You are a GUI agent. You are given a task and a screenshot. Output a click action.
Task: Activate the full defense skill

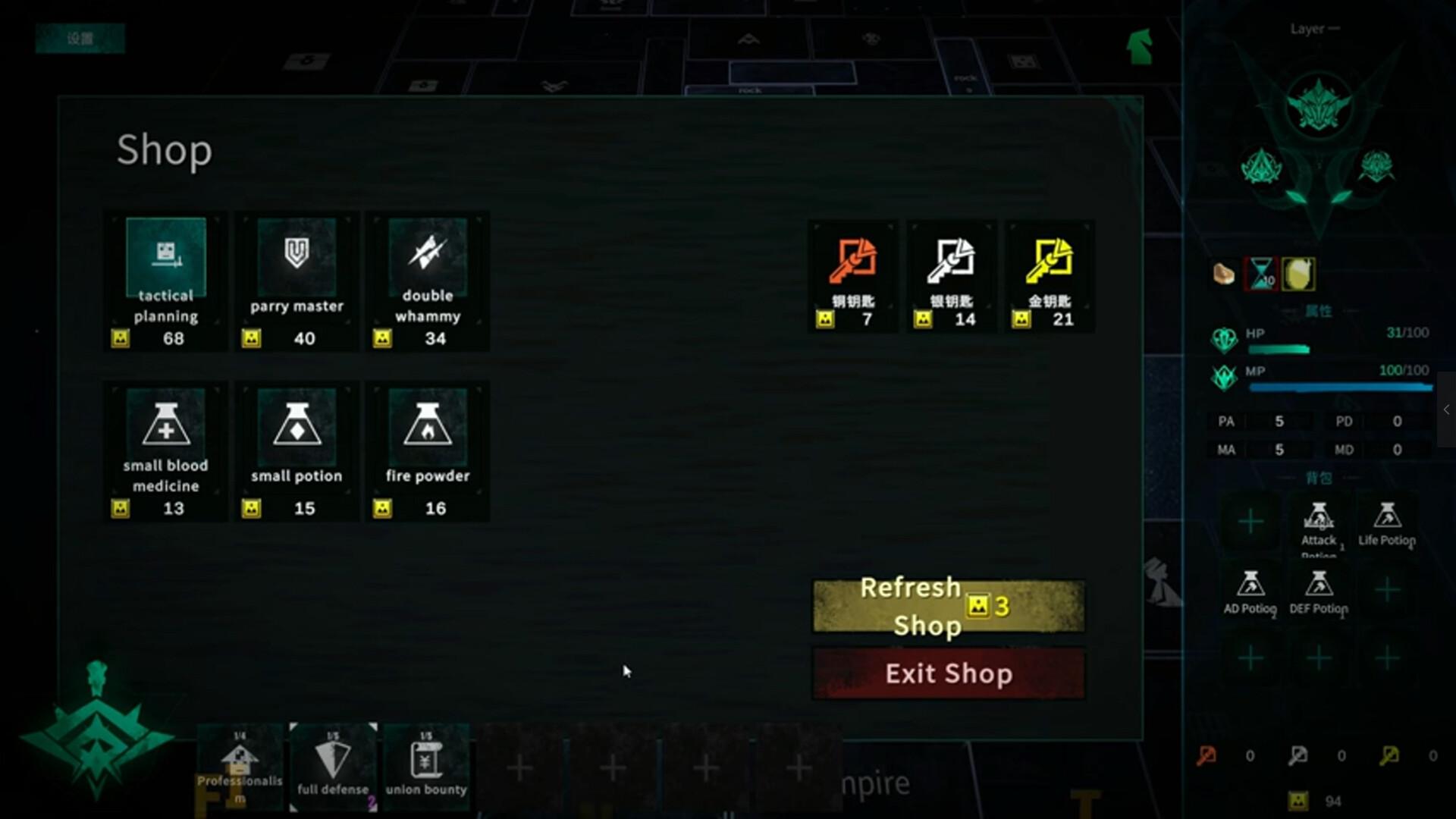(x=332, y=764)
